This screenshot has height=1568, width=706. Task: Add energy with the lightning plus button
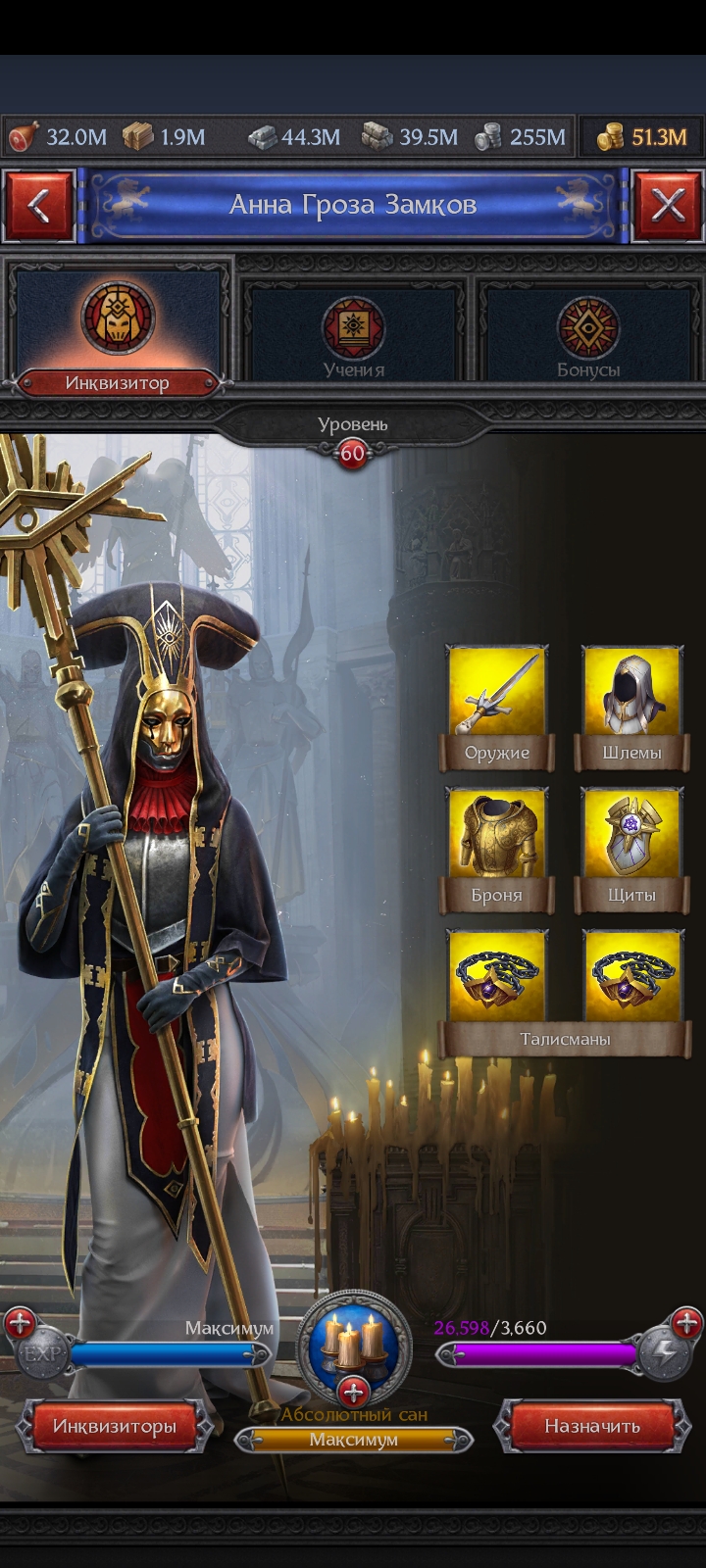[x=685, y=1325]
